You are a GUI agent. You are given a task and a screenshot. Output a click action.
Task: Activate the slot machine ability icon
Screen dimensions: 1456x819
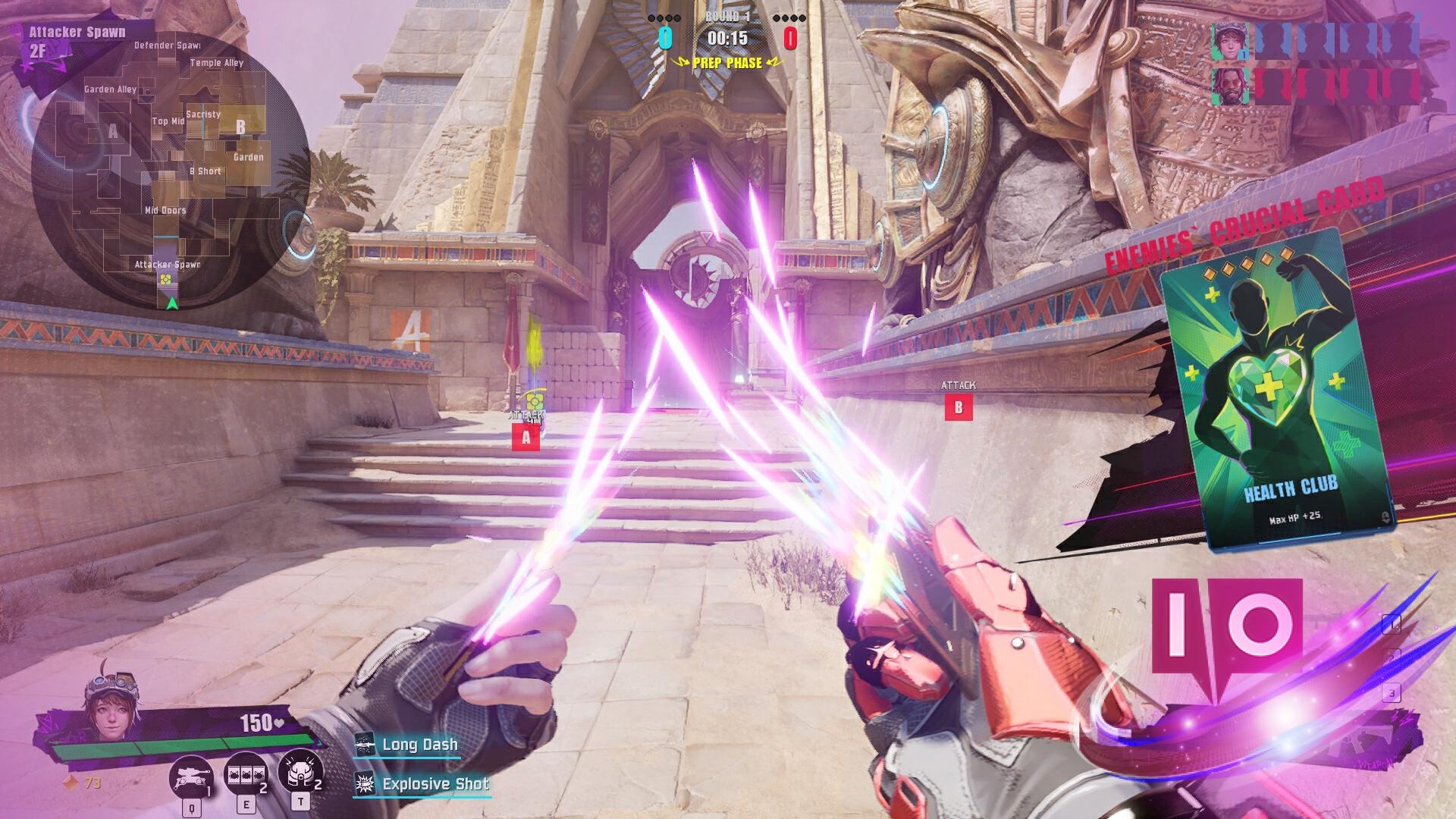[x=246, y=773]
